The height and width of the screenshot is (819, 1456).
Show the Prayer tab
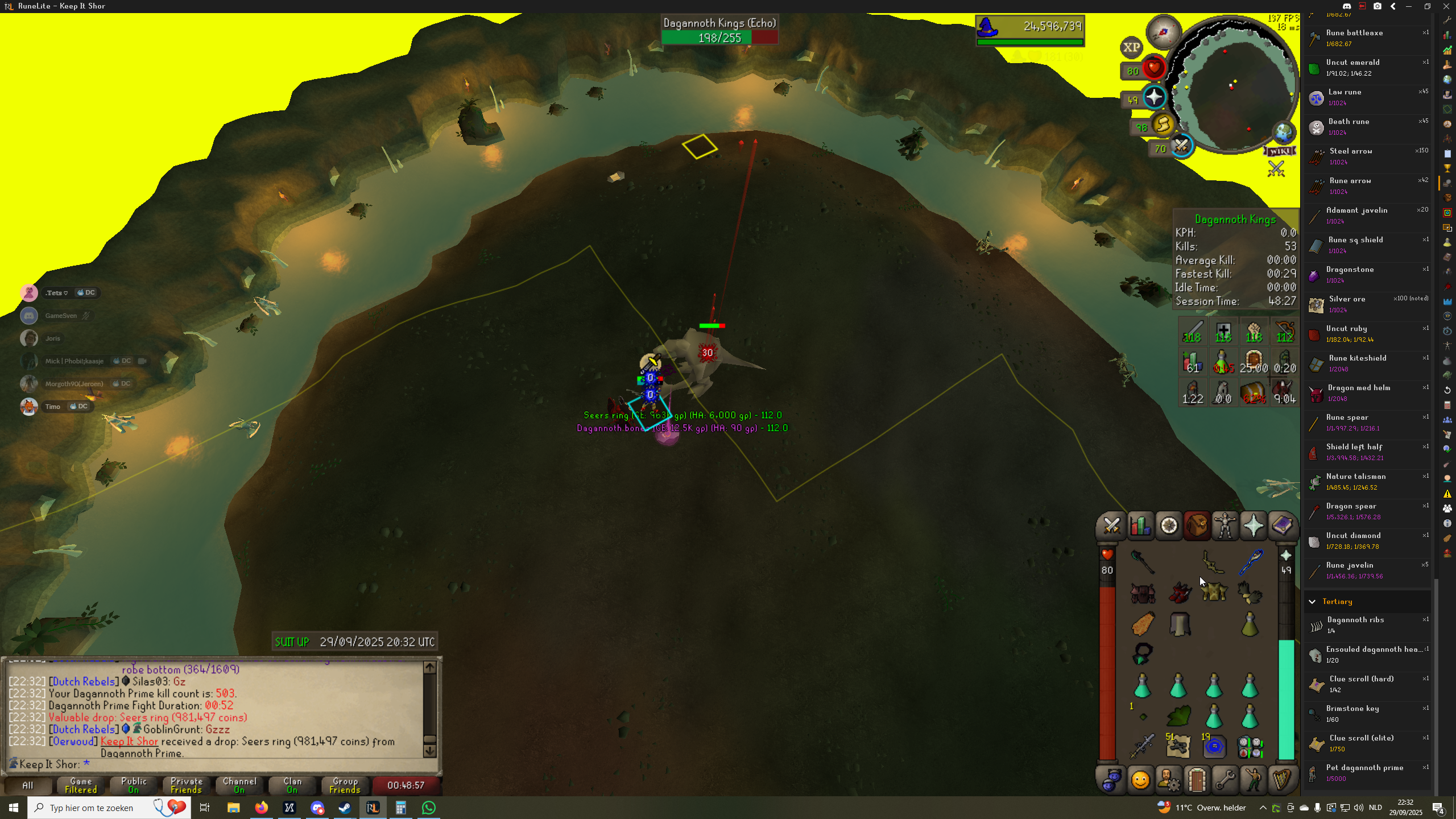(x=1254, y=526)
